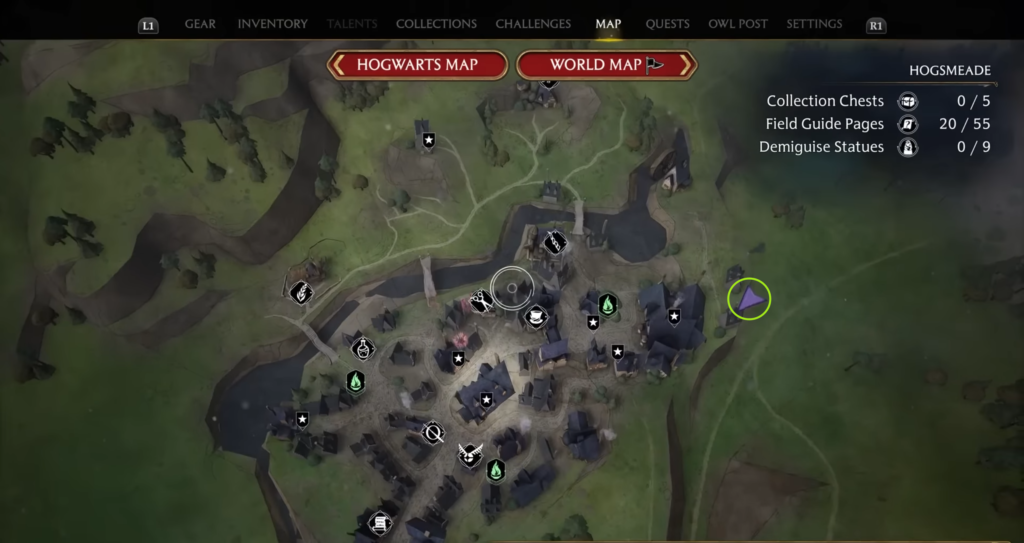This screenshot has height=543, width=1024.
Task: Open the Settings tab
Action: (x=814, y=24)
